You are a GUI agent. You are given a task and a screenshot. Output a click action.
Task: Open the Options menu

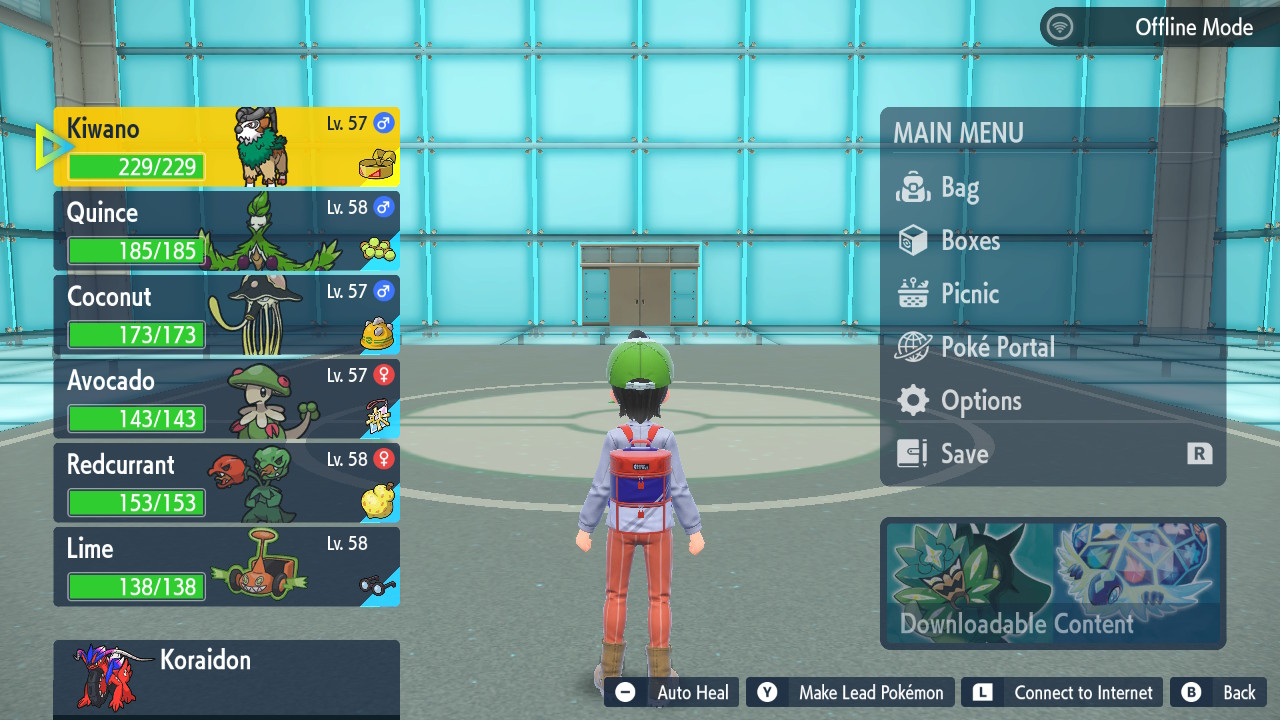[980, 401]
